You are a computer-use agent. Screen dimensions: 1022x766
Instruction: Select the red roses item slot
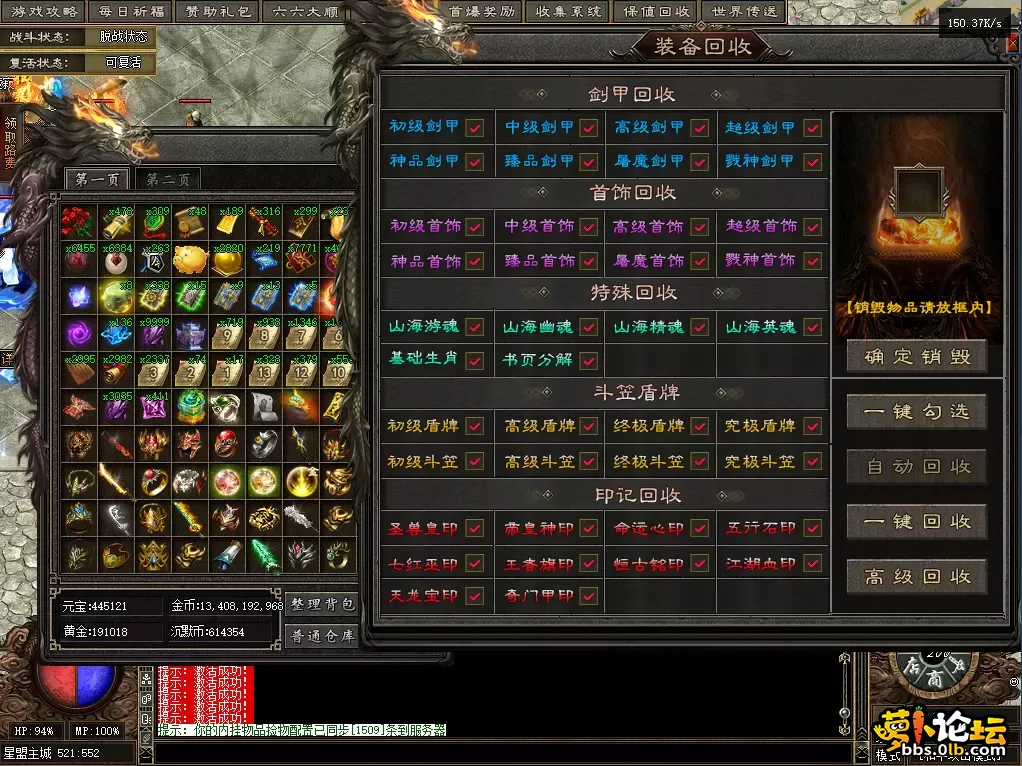(77, 222)
